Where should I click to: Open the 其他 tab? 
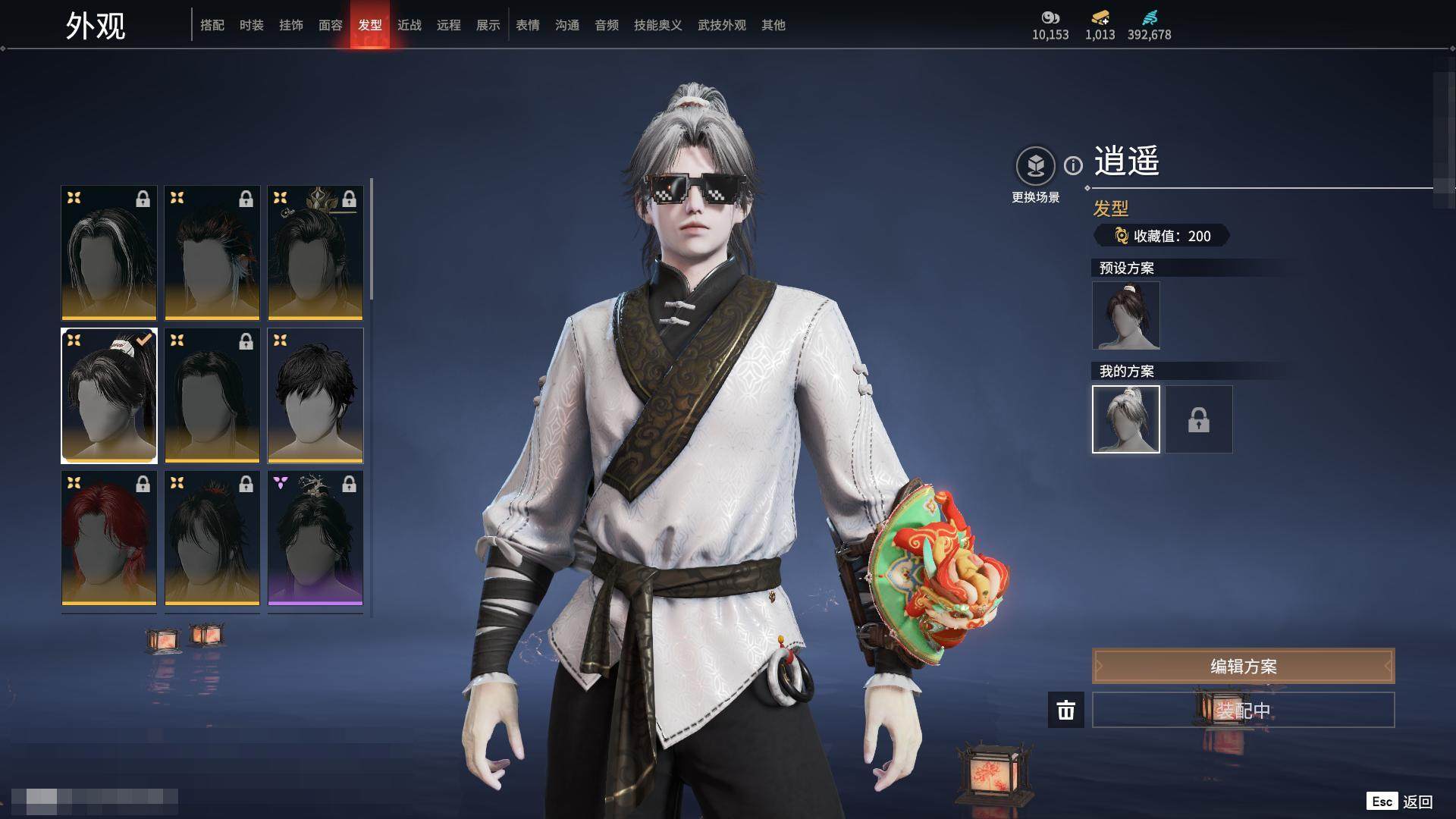[773, 25]
